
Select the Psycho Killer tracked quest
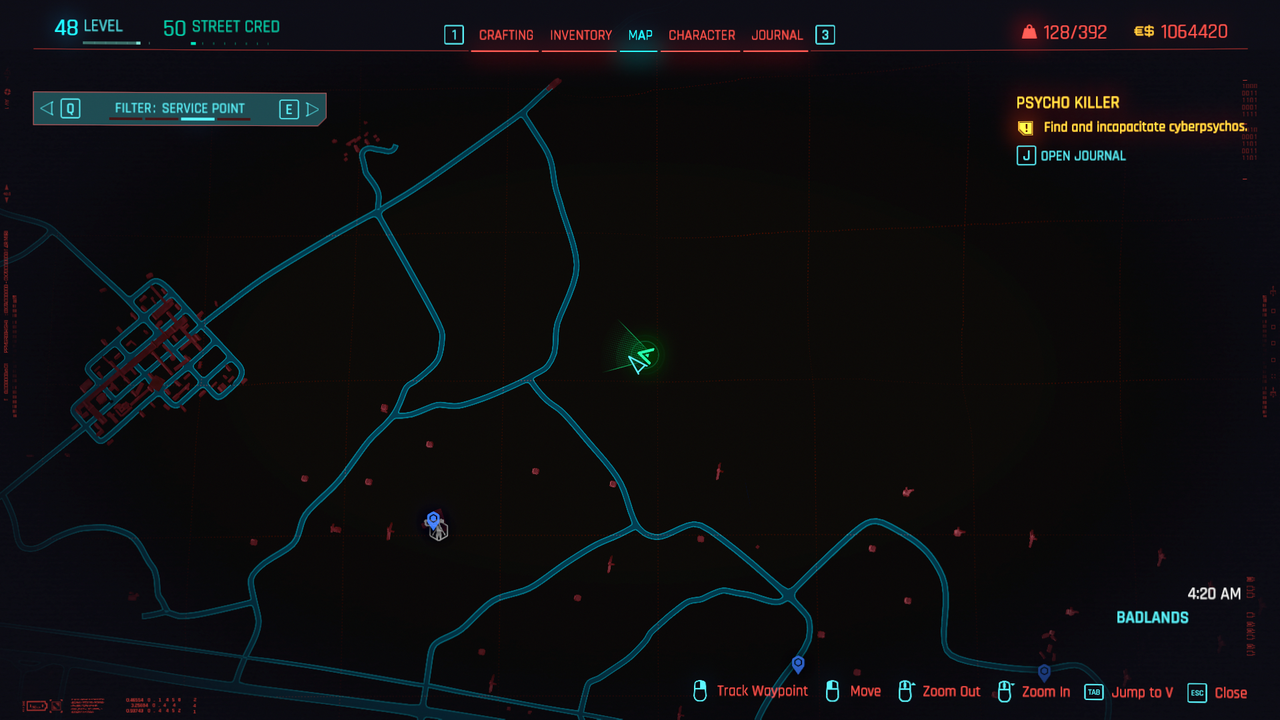pos(1067,103)
